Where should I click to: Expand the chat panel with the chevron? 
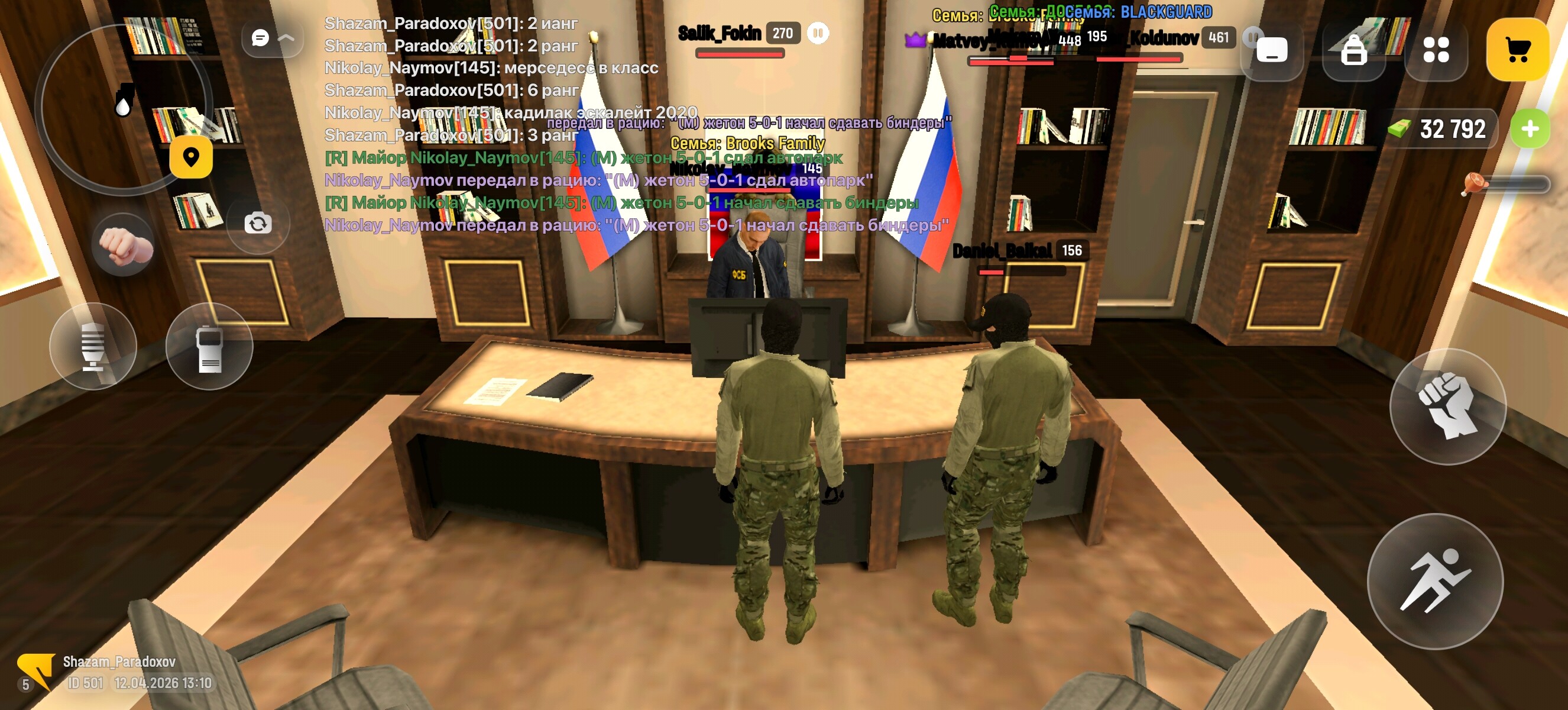pos(286,38)
